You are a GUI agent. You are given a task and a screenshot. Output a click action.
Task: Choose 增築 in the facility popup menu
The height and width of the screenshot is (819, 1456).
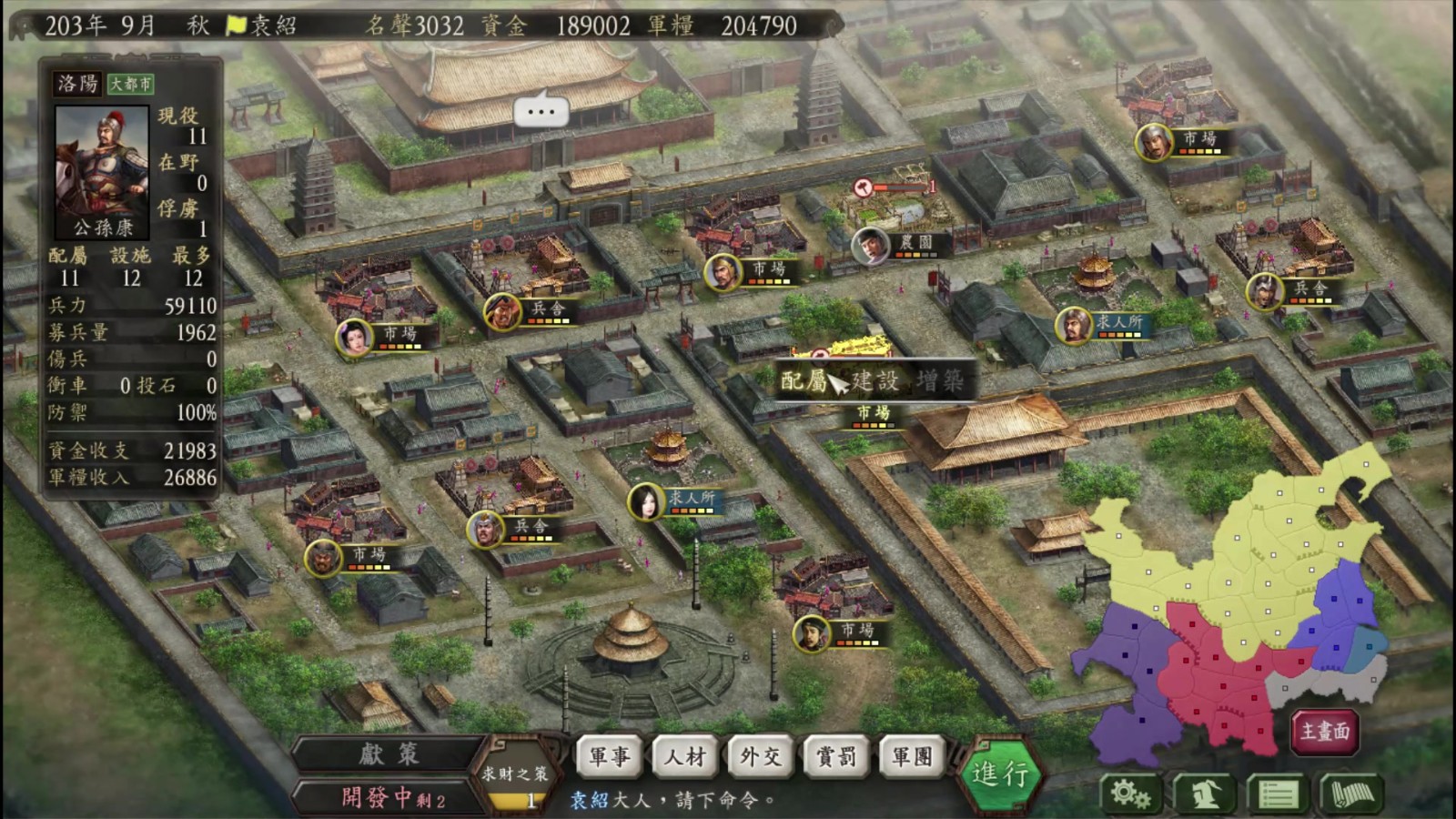[940, 380]
